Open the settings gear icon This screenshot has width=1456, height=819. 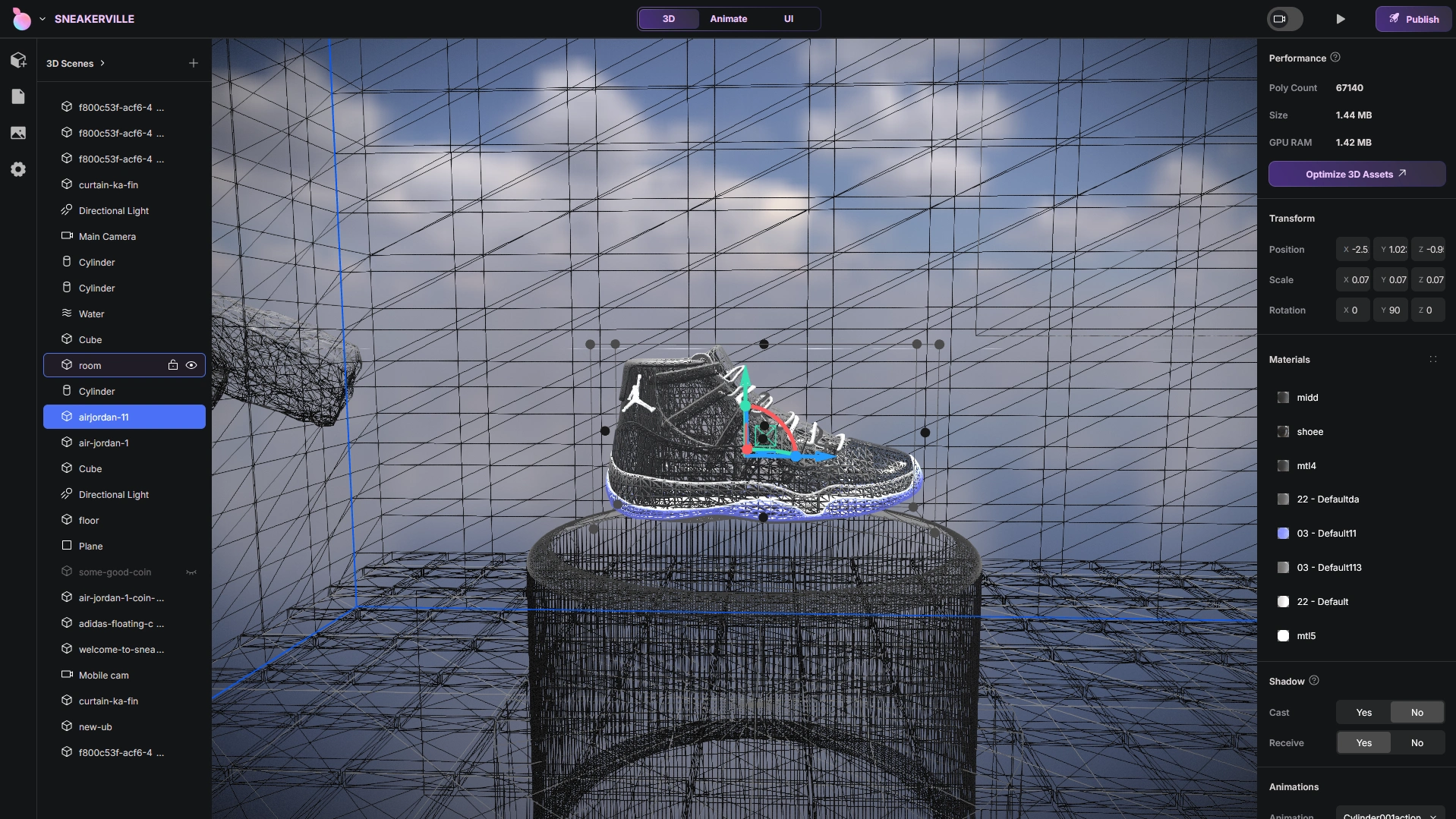pyautogui.click(x=18, y=169)
